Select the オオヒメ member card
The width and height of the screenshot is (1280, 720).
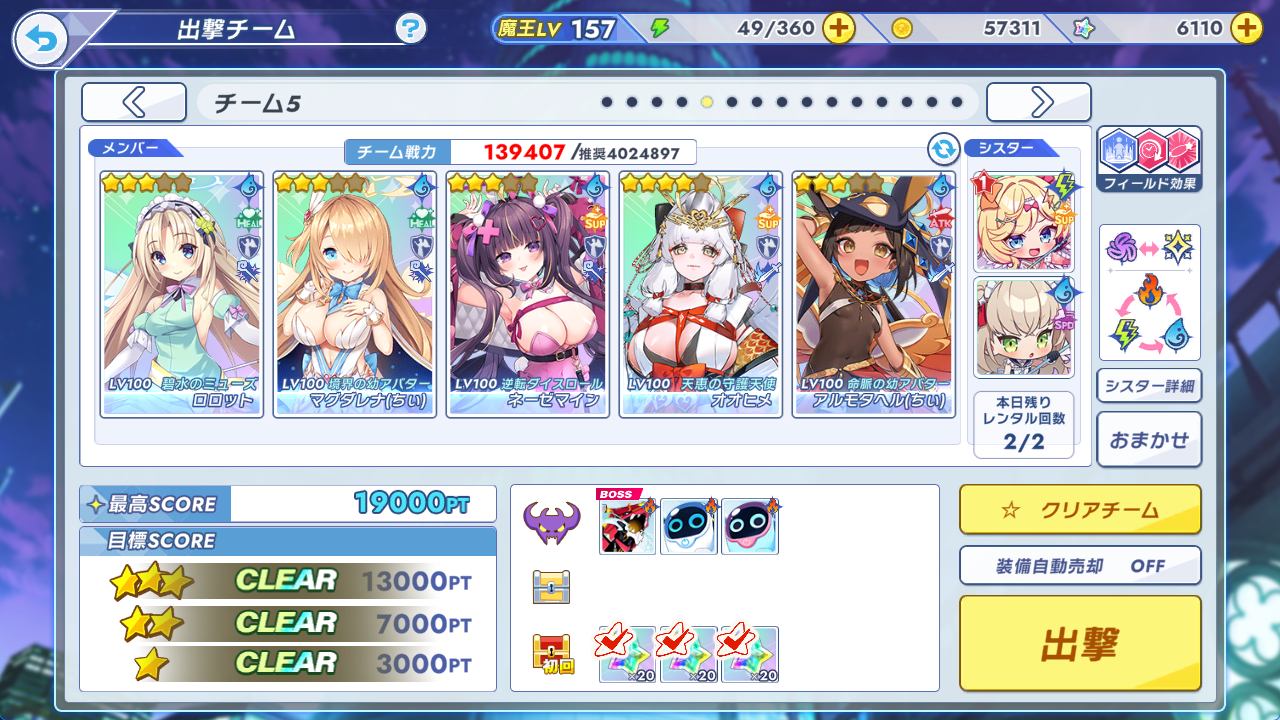coord(700,294)
